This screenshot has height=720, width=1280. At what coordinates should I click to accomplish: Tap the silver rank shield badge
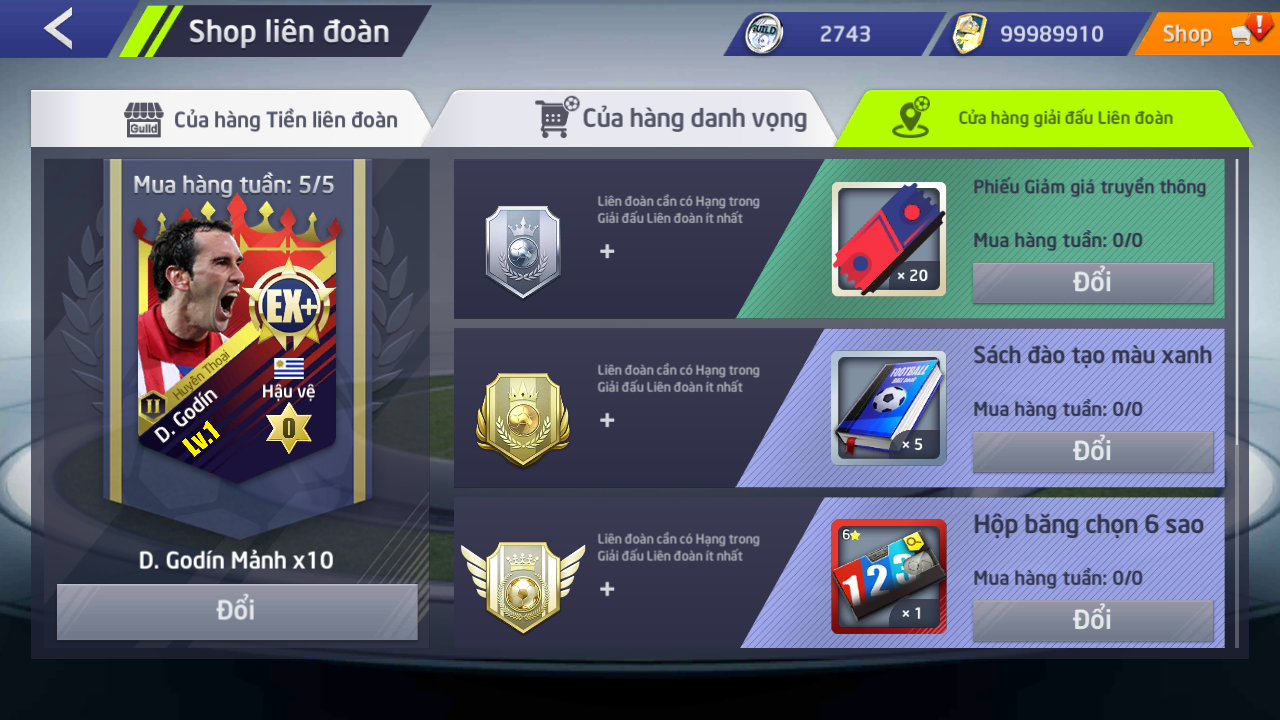pyautogui.click(x=522, y=251)
